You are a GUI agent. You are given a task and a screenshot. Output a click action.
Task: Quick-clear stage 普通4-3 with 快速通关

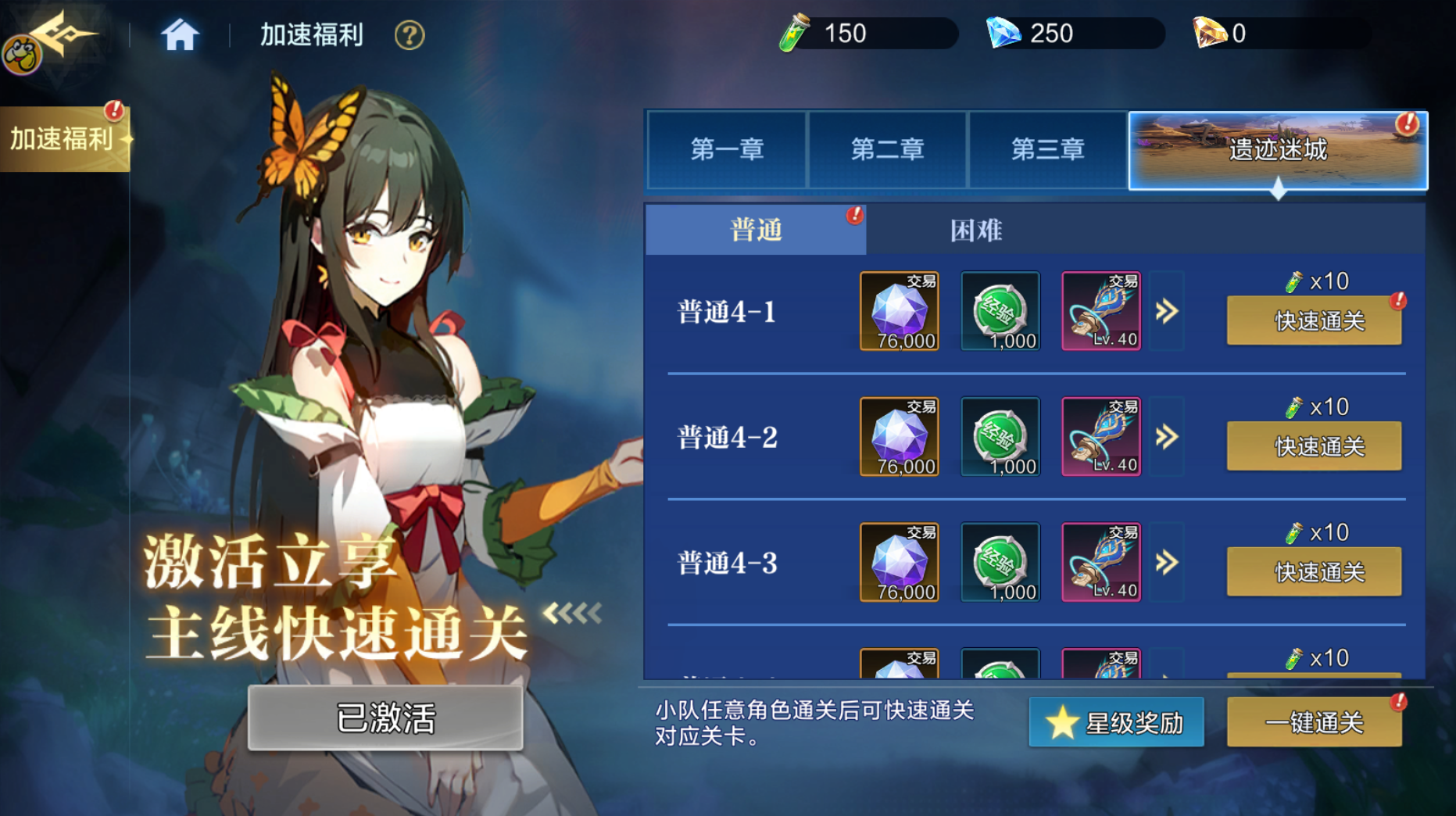tap(1314, 572)
